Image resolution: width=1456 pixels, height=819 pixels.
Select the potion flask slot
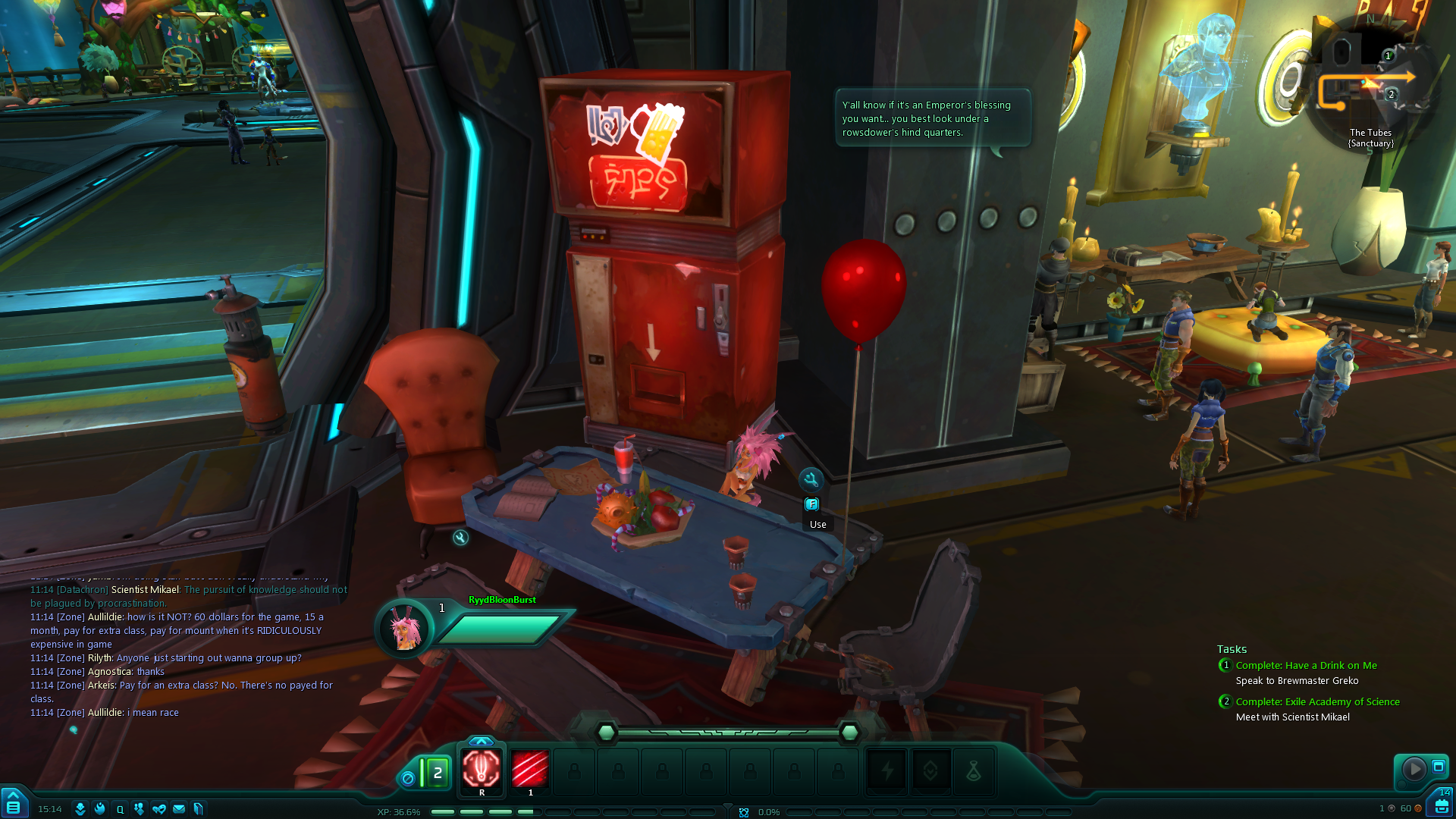pos(974,772)
